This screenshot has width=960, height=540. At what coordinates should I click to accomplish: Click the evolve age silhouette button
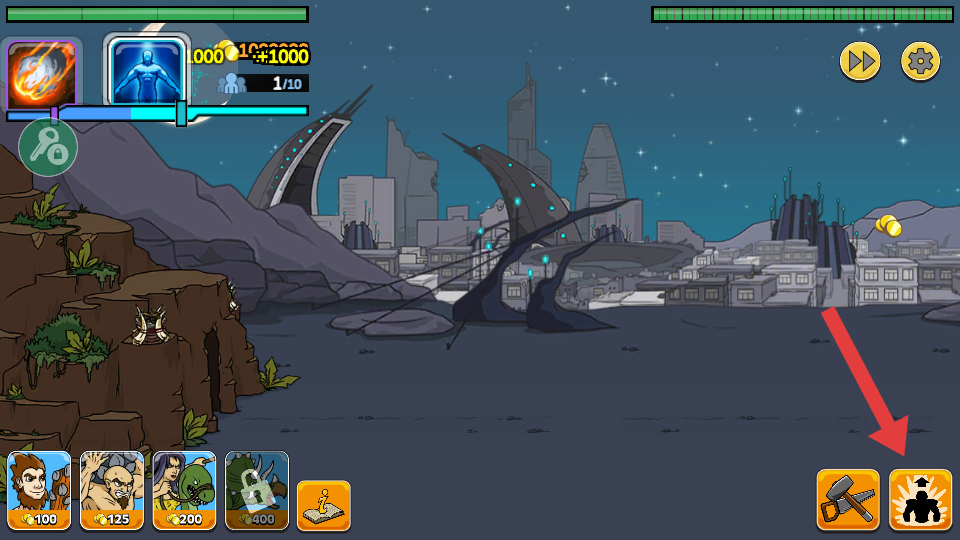920,499
